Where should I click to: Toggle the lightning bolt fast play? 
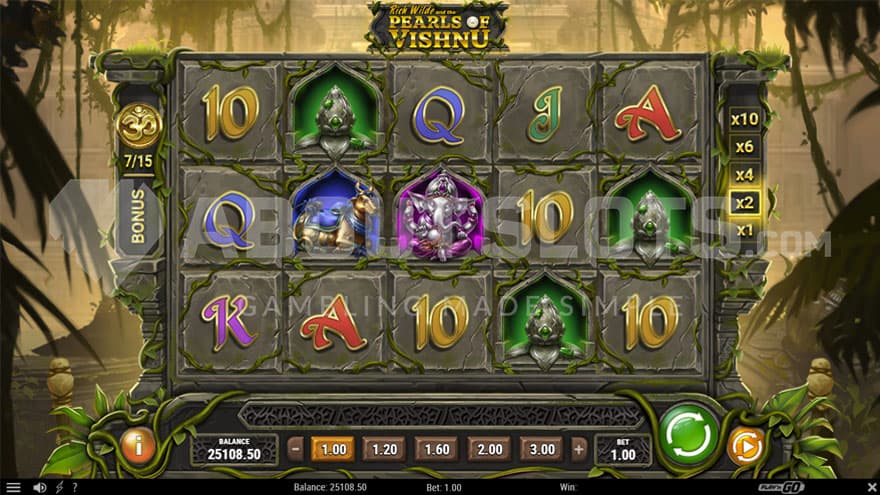click(x=58, y=487)
